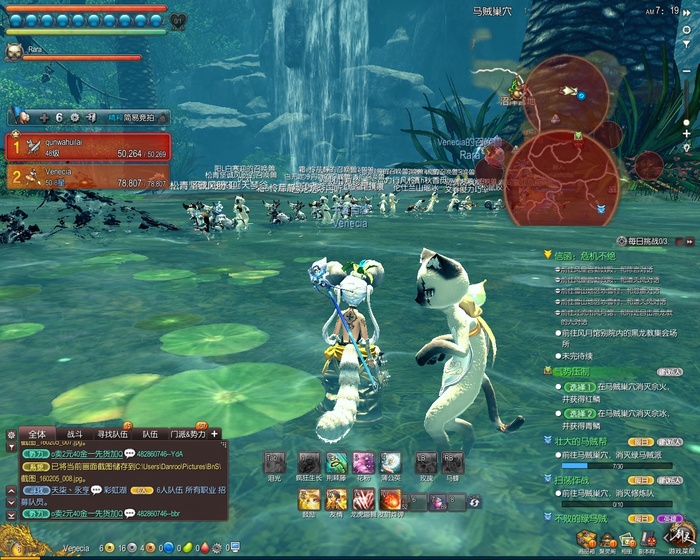The image size is (700, 560).
Task: Activate the 鼓励 skill icon
Action: coord(309,499)
